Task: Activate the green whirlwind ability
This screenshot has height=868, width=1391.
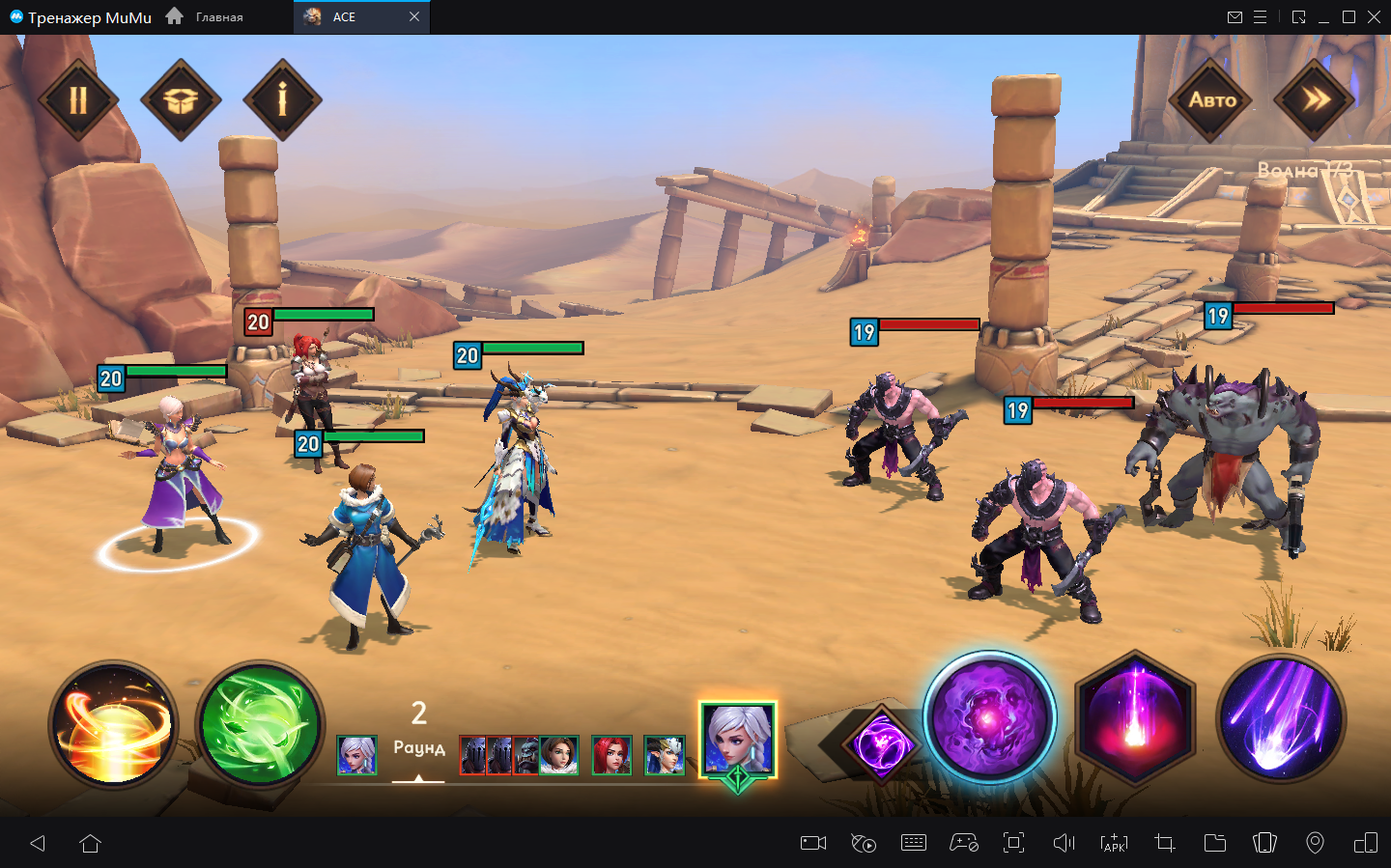Action: pos(260,724)
